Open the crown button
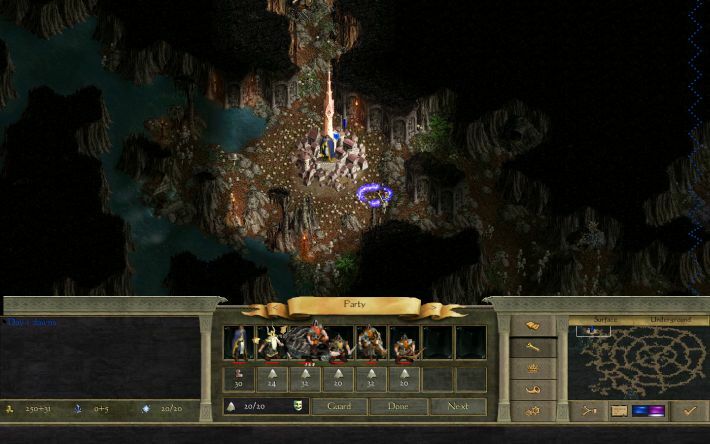The width and height of the screenshot is (710, 444). 533,368
